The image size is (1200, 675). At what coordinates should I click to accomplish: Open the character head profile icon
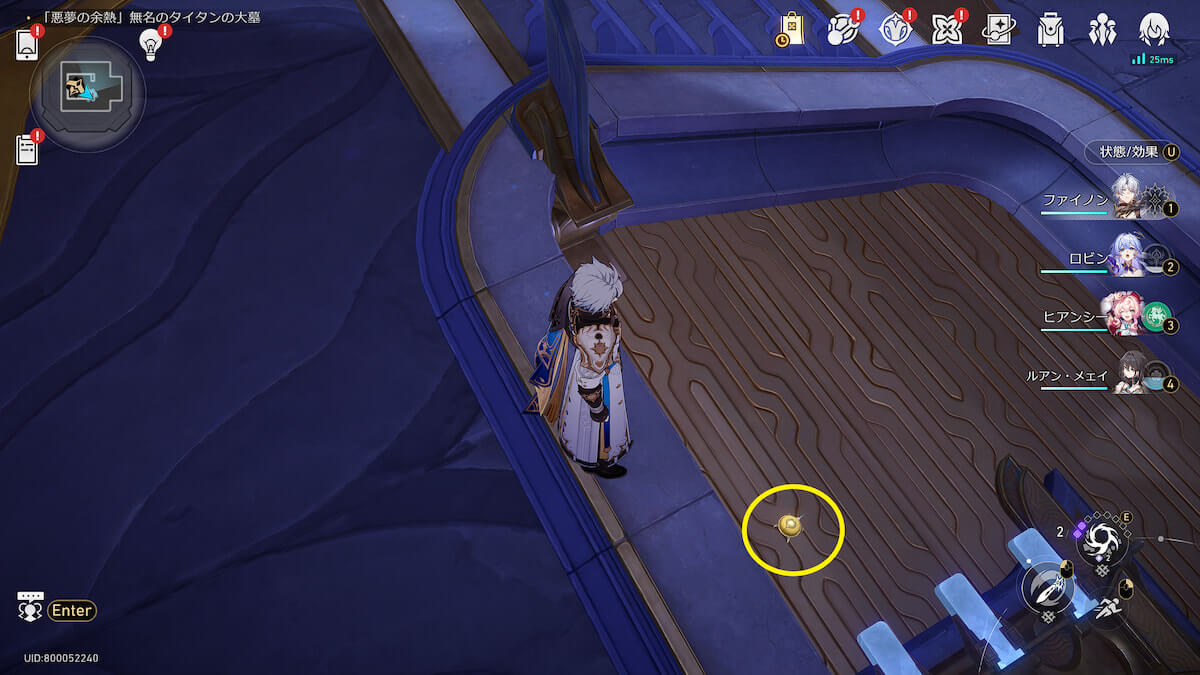point(1154,30)
